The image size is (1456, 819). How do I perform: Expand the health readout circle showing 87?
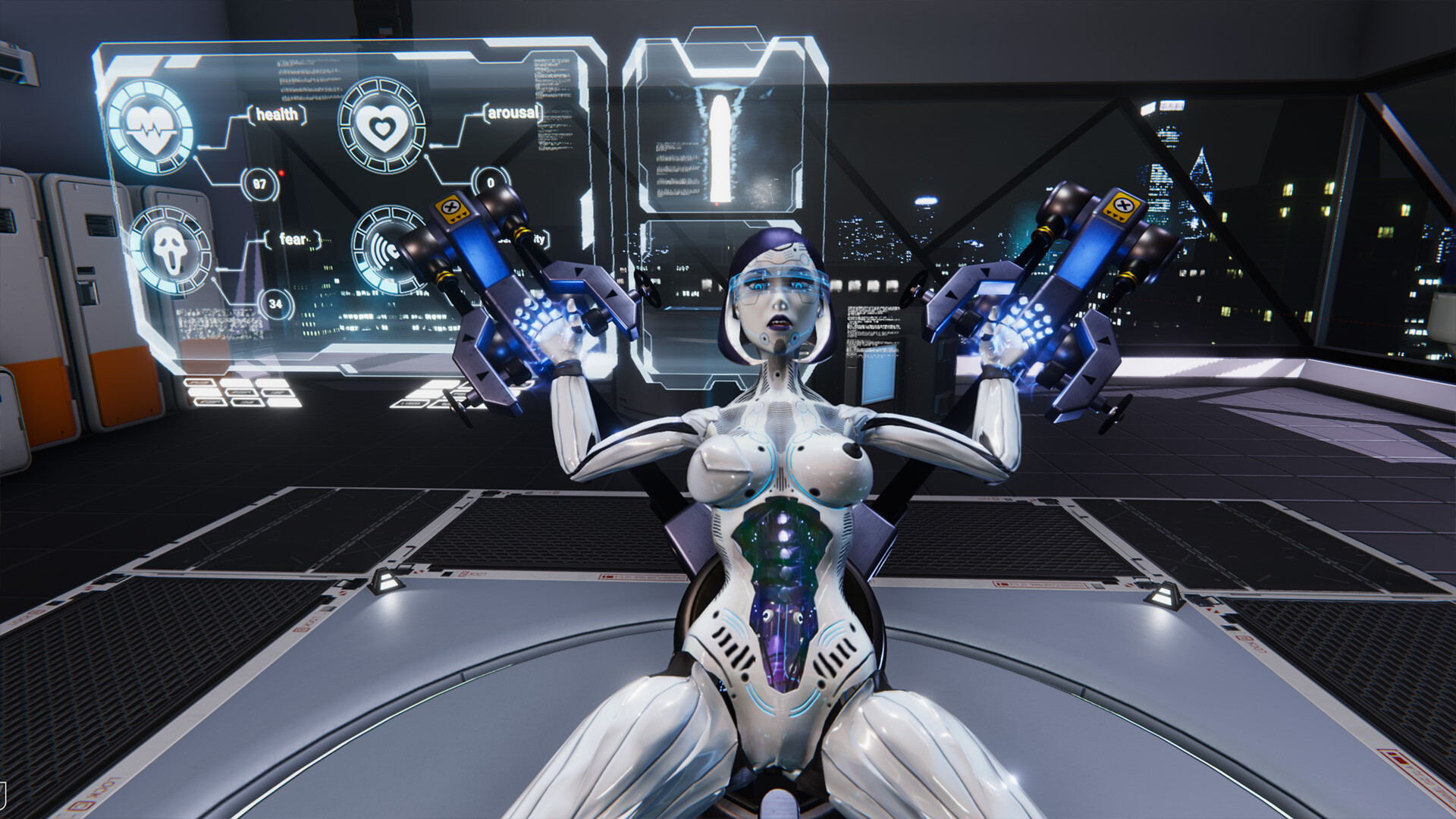(261, 185)
